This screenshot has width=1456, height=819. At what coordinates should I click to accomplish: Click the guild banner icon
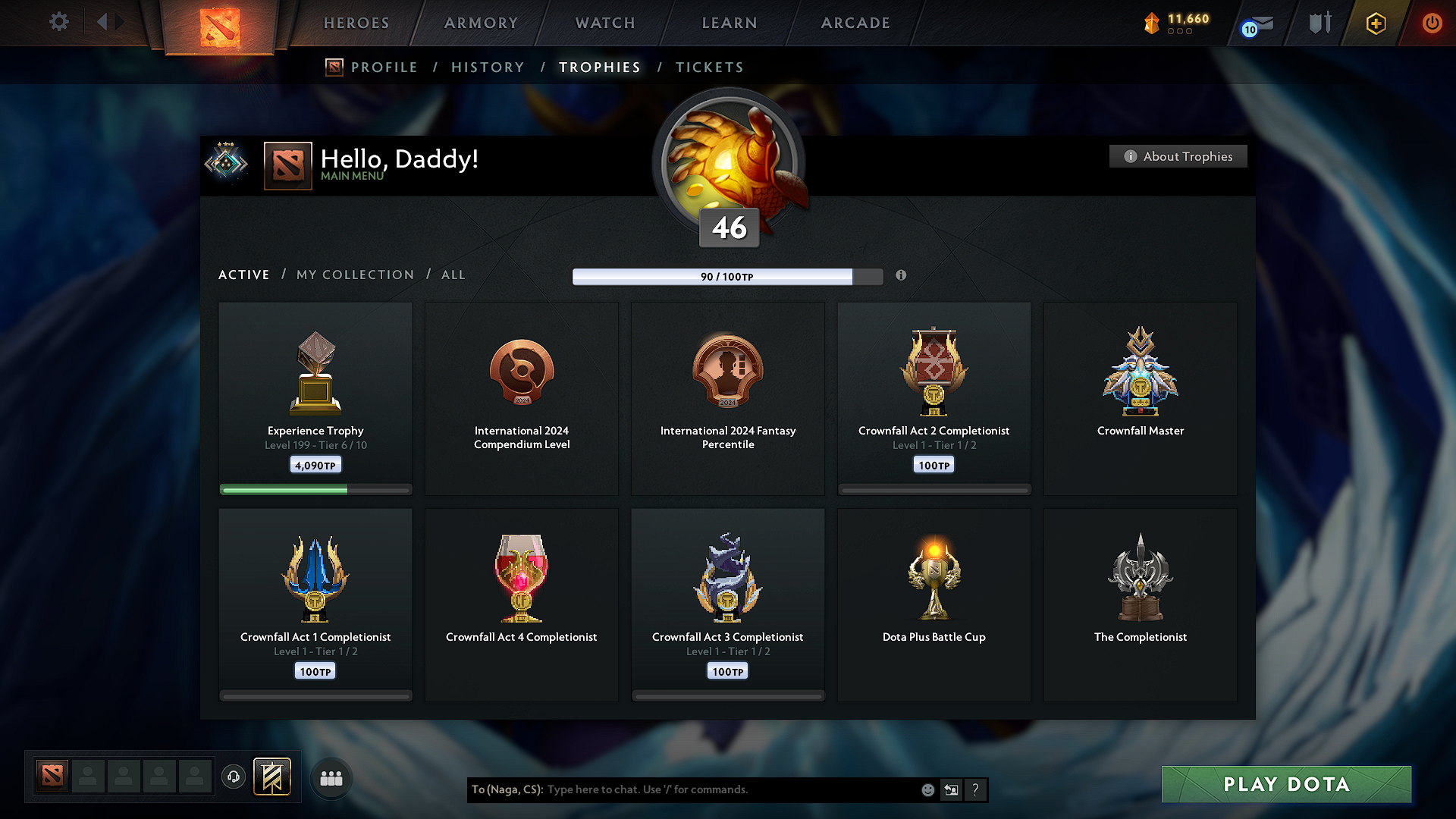(273, 776)
